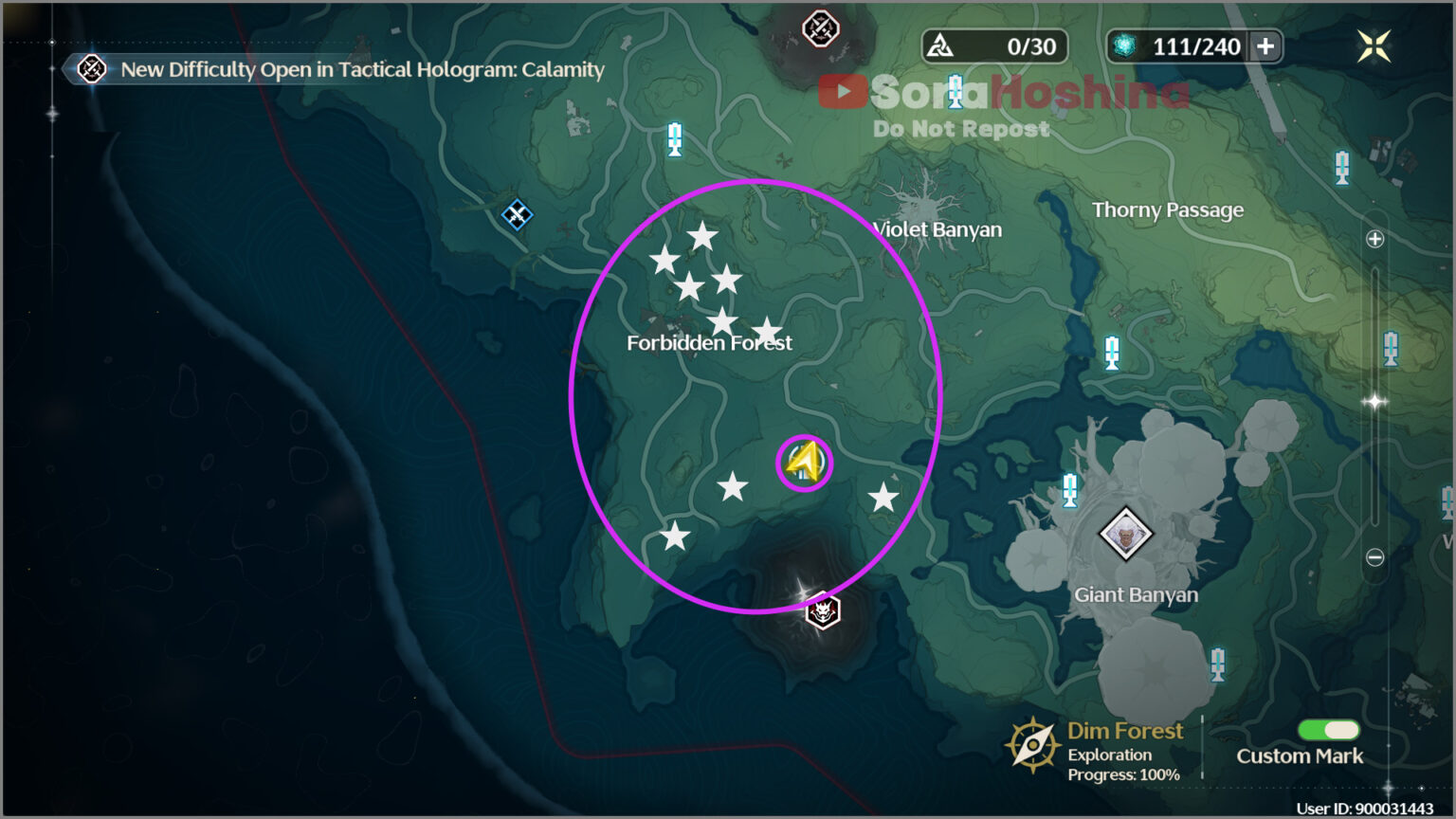
Task: Click the boss challenge icon below the circled area
Action: coord(821,612)
